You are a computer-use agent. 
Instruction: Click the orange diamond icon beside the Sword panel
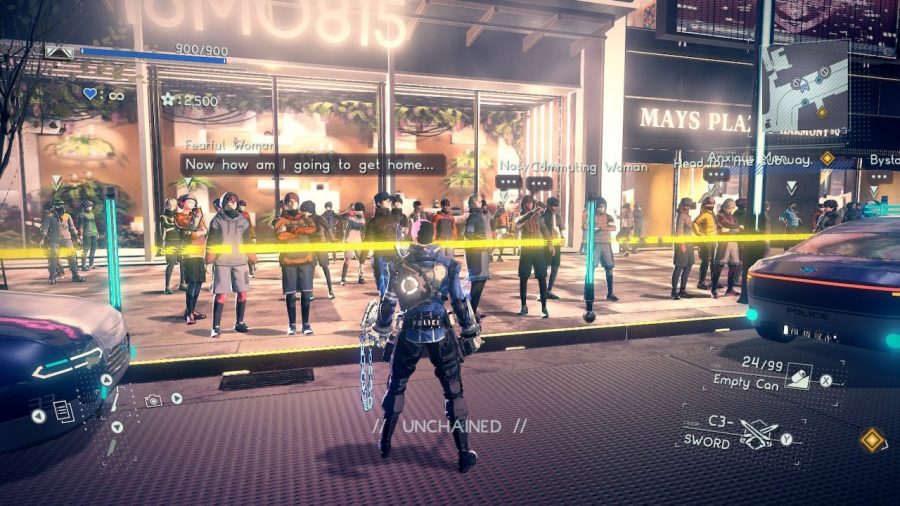coord(872,439)
